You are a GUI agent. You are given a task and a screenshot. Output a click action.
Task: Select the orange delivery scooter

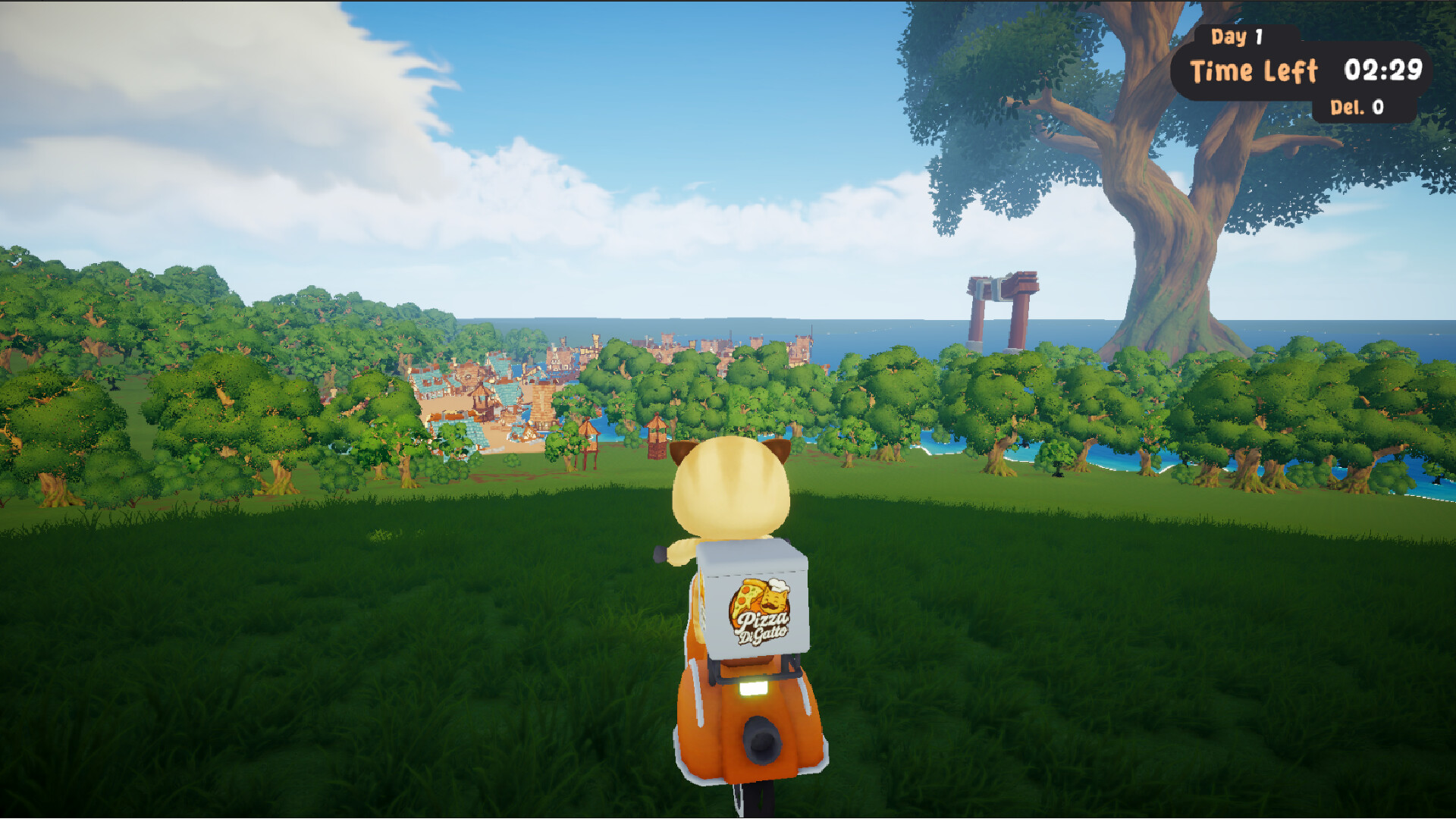[751, 720]
